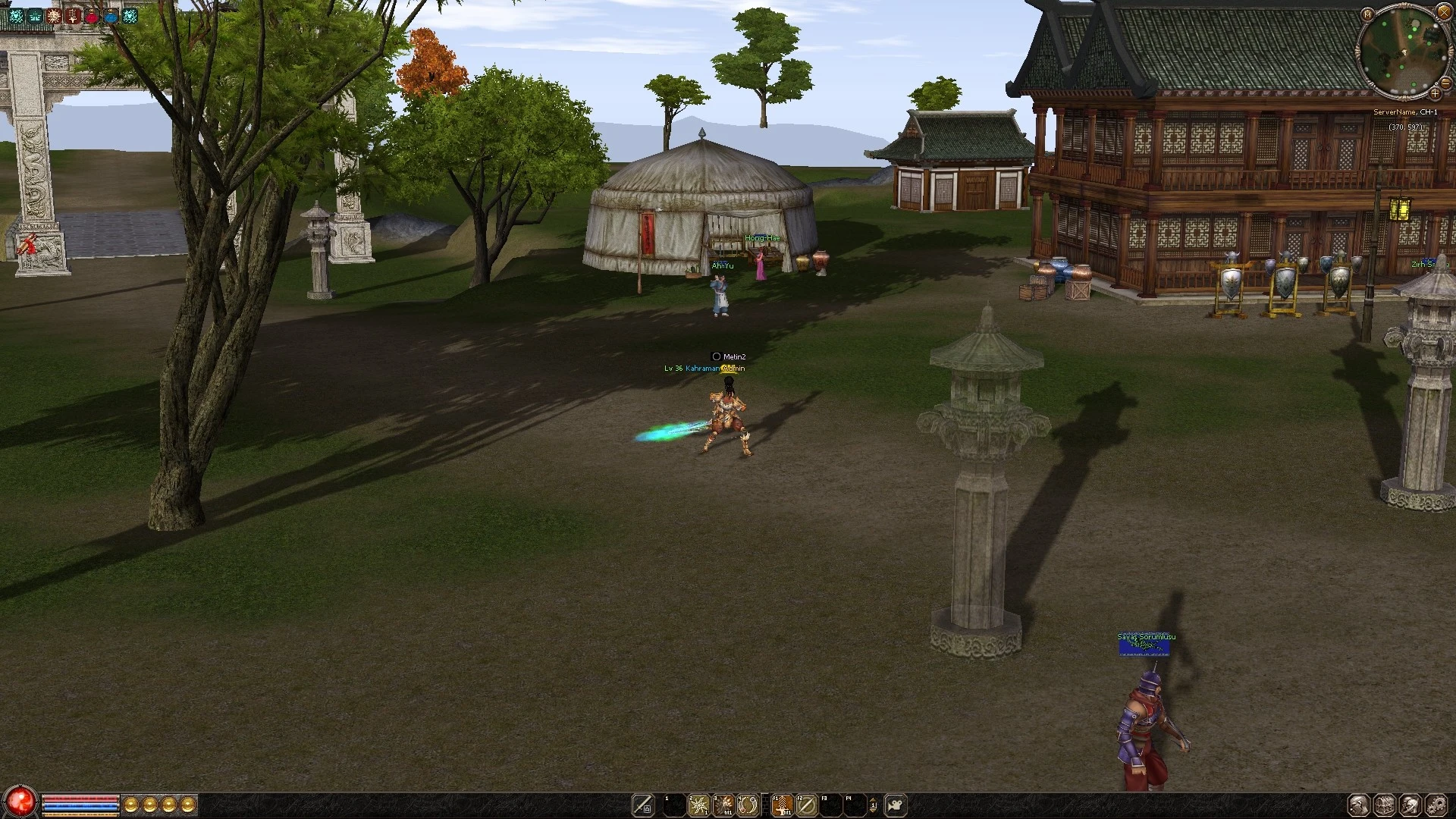Toggle the camera mode button

point(896,805)
